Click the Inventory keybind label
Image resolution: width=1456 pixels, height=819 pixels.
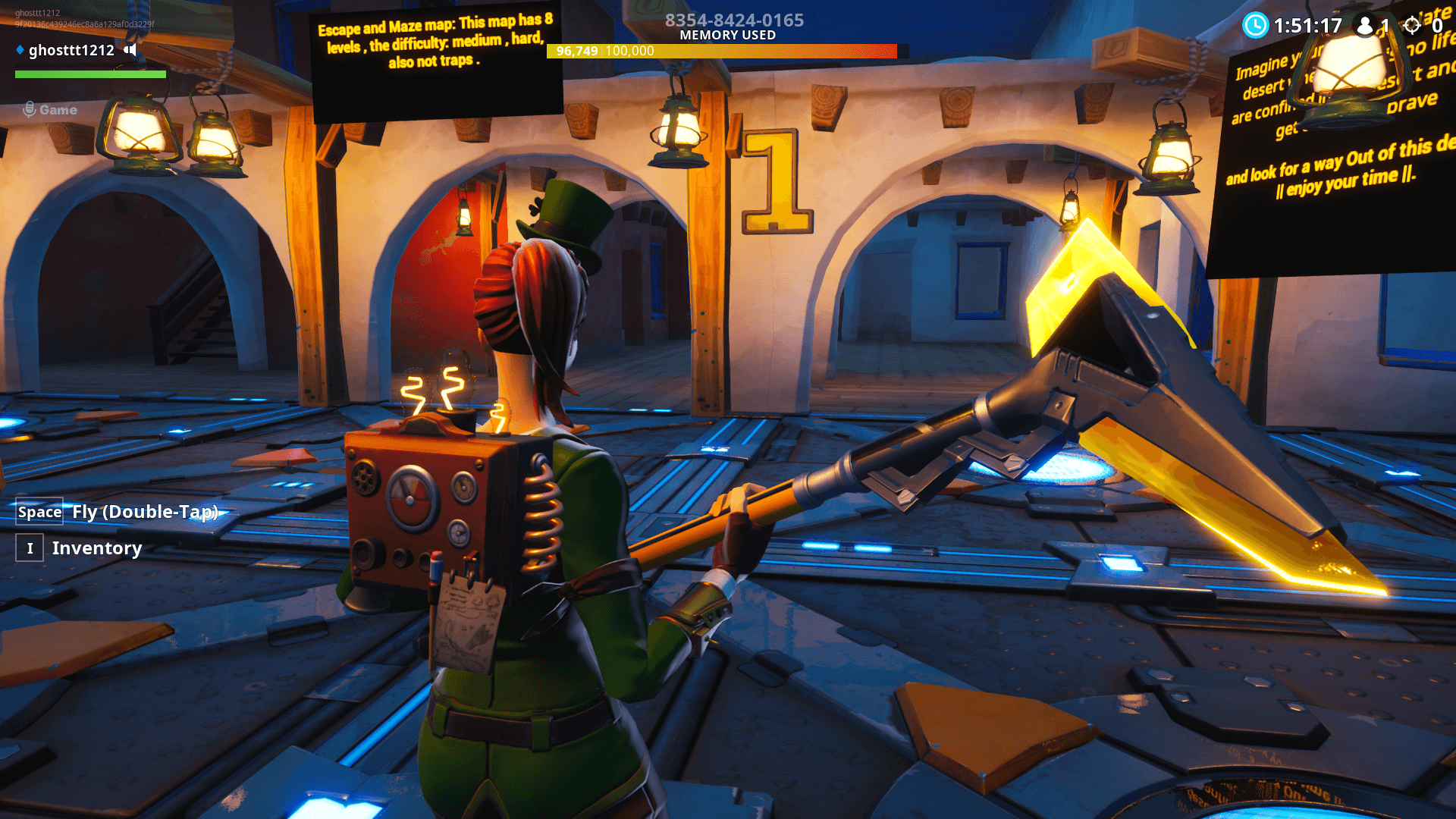96,548
